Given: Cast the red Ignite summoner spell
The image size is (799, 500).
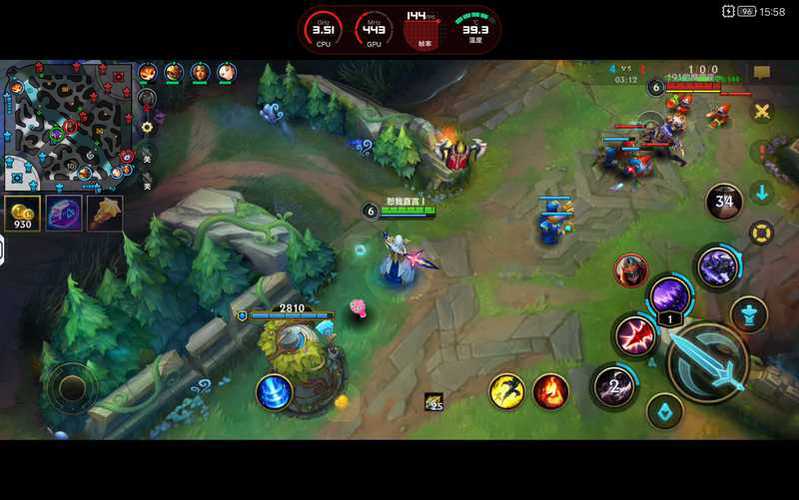Looking at the screenshot, I should pos(550,391).
